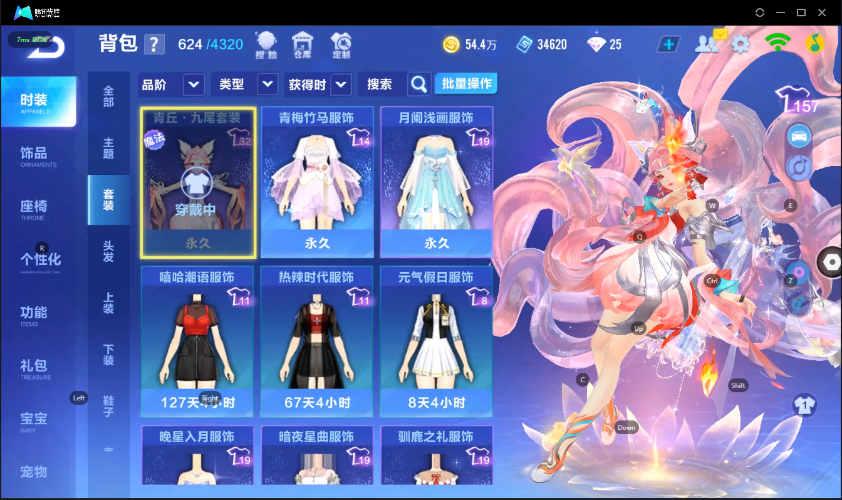Open the 礼包 treasure category
The image size is (842, 500).
34,367
